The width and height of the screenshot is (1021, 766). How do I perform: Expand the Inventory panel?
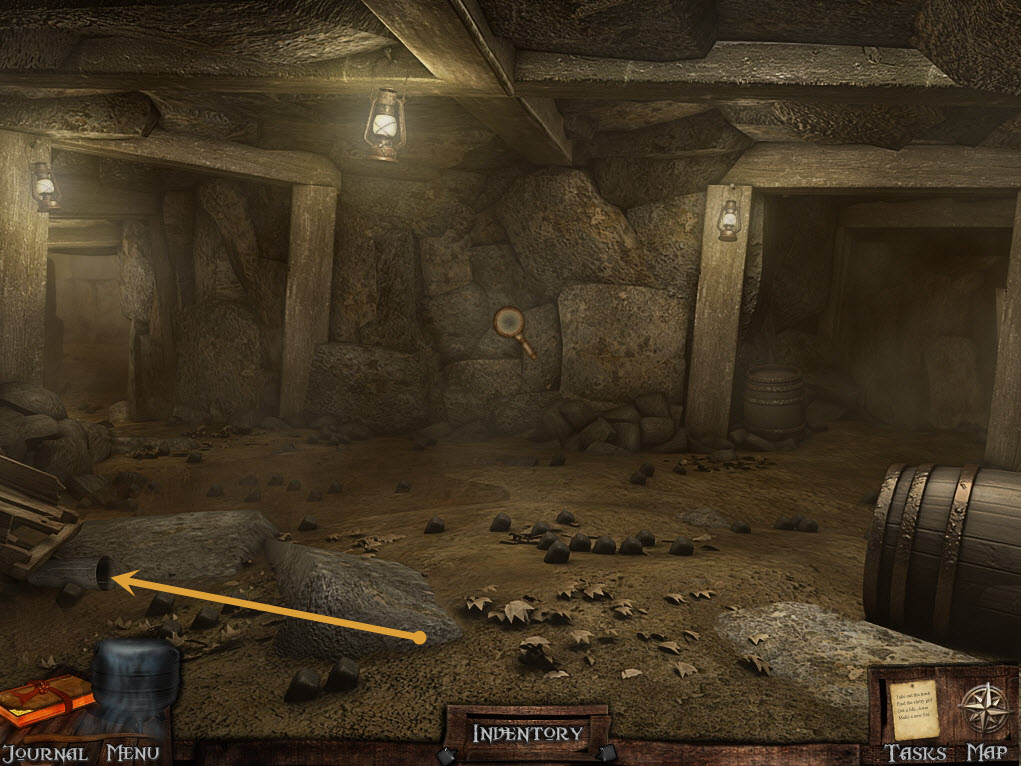point(527,733)
